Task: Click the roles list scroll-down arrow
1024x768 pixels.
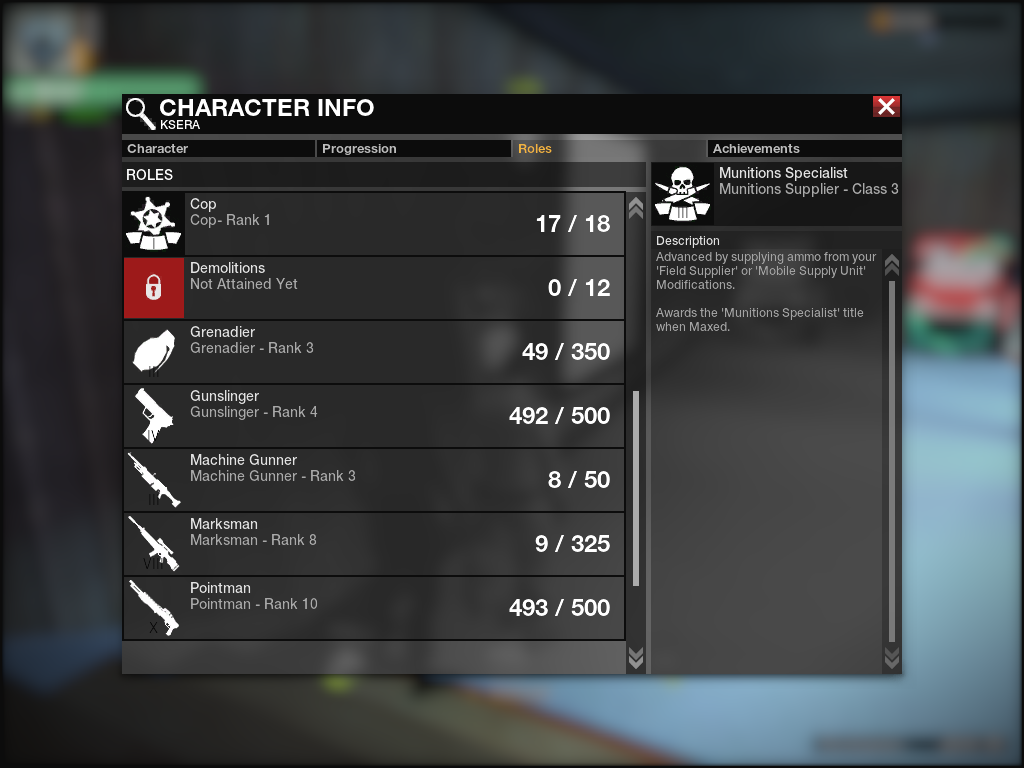Action: click(636, 657)
